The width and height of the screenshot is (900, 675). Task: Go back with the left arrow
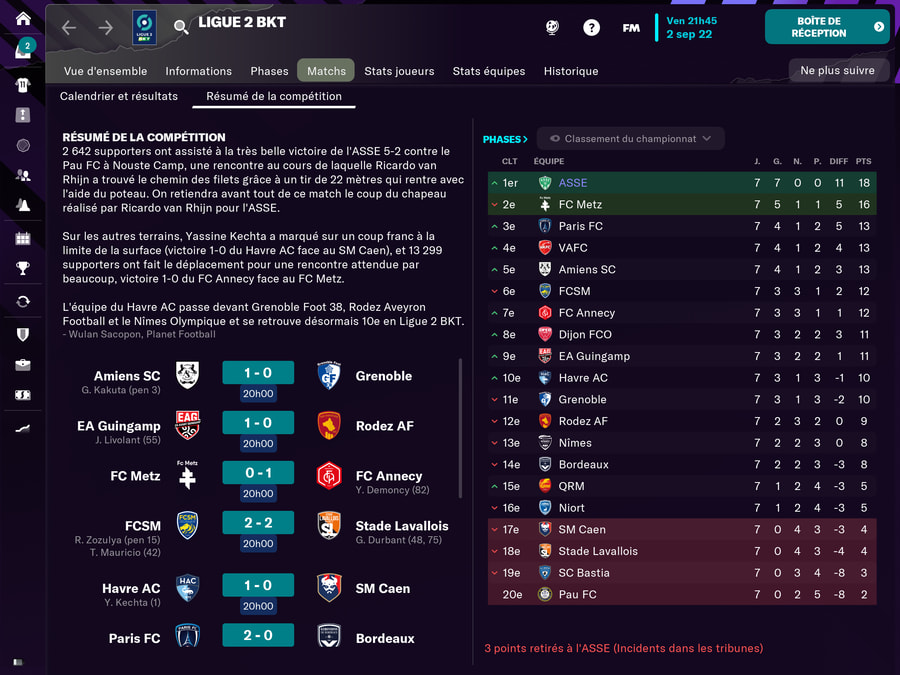pyautogui.click(x=69, y=27)
